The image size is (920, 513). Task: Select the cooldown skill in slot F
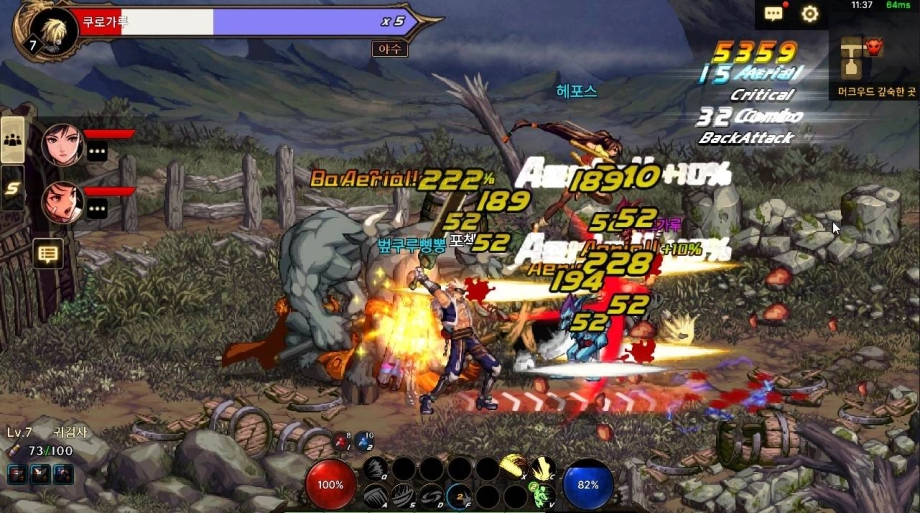click(459, 495)
